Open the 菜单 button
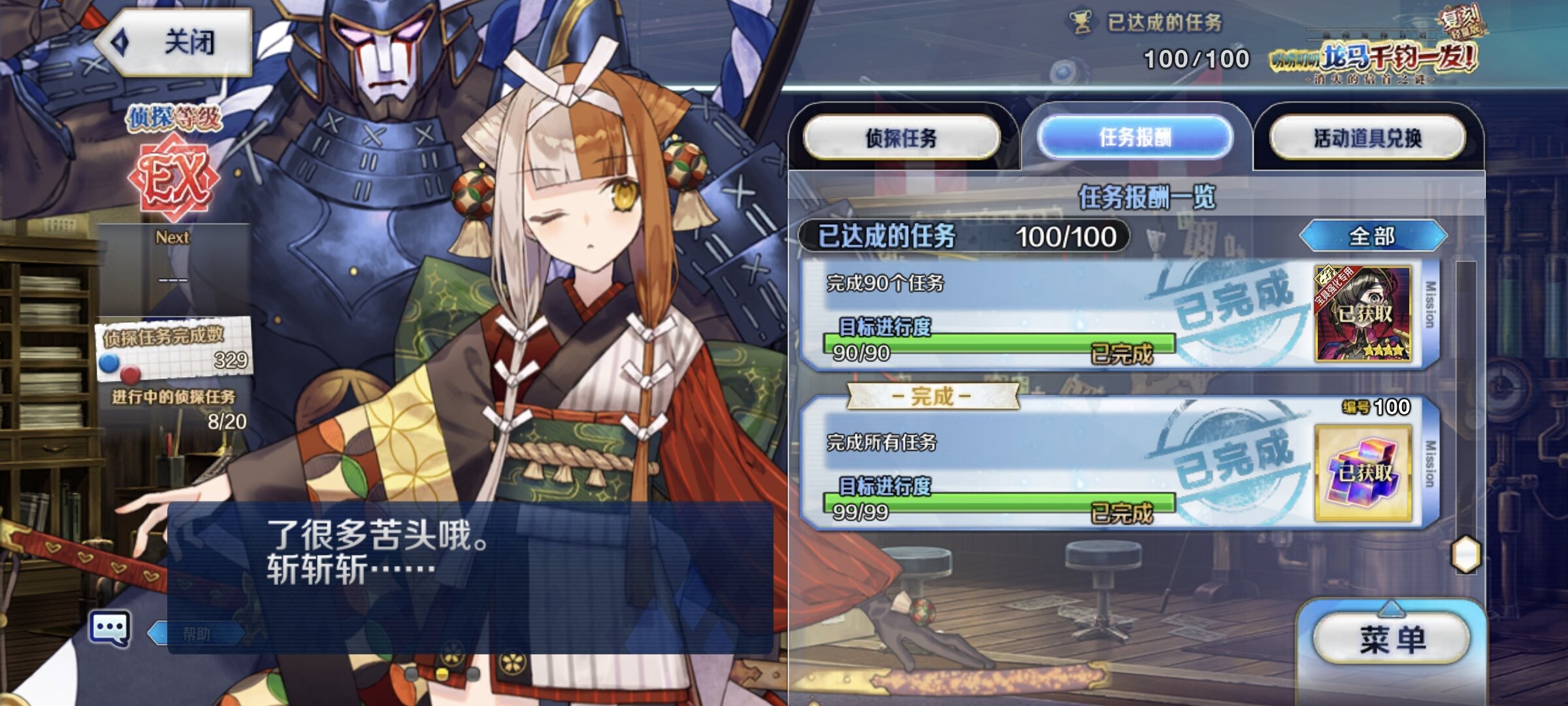Image resolution: width=1568 pixels, height=706 pixels. [x=1392, y=639]
